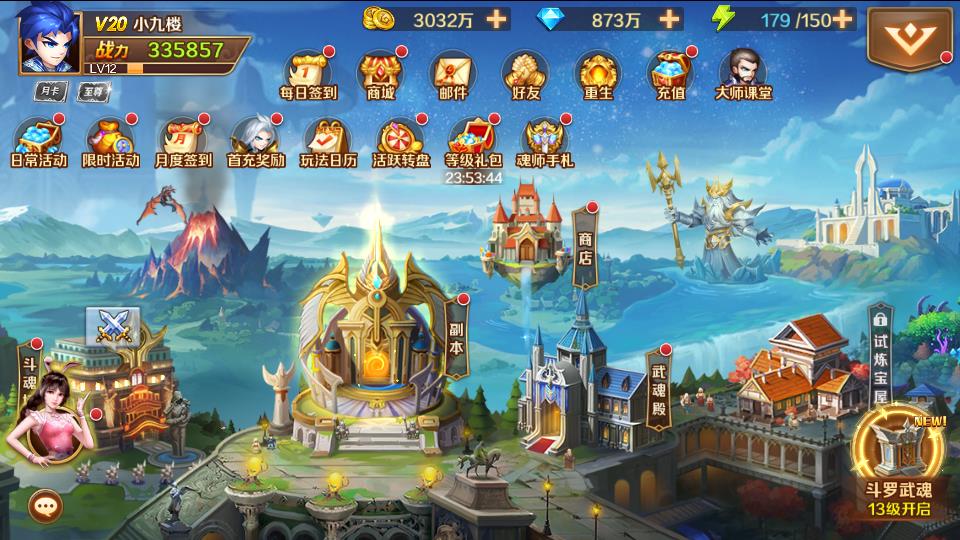Viewport: 960px width, 540px height.
Task: Open the 魂师手札 soul master notes
Action: [x=544, y=140]
